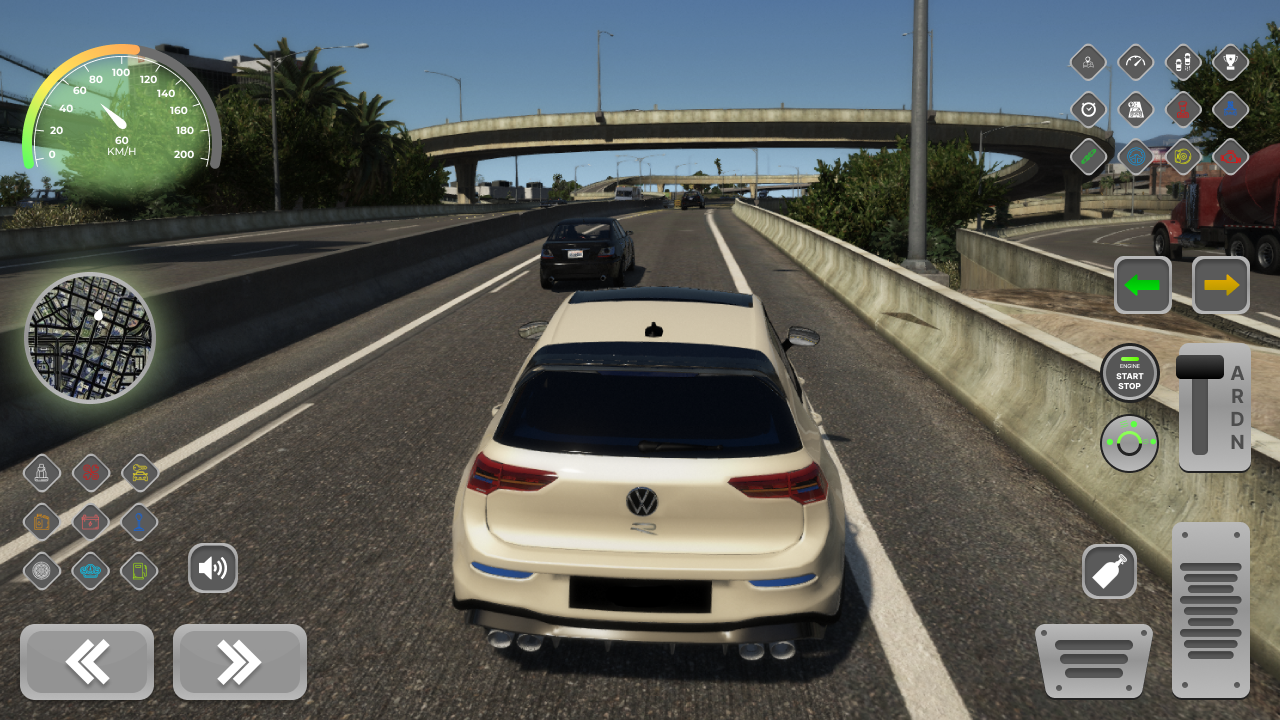
Task: Click the double right arrow button
Action: pyautogui.click(x=239, y=662)
